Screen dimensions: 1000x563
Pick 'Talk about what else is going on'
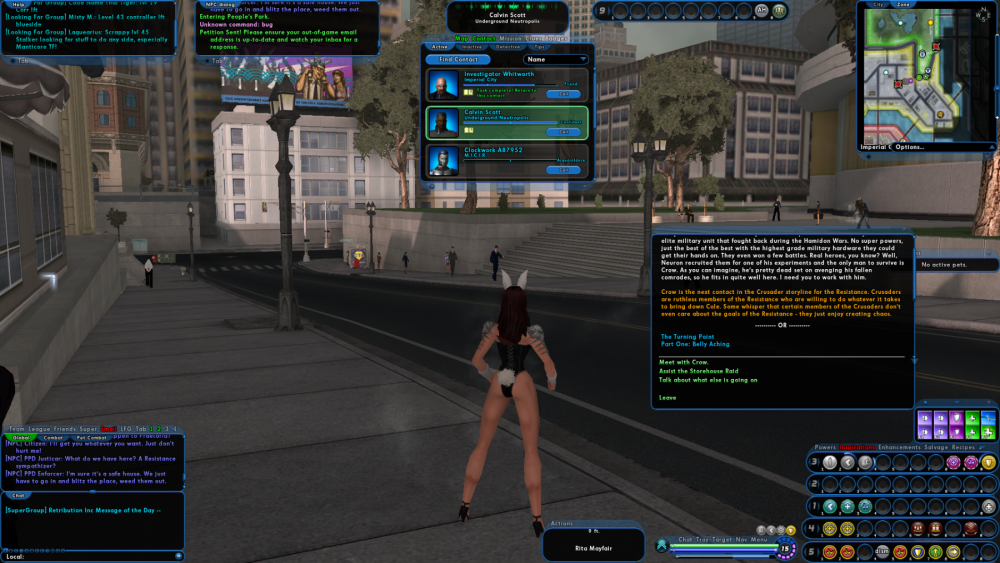click(708, 380)
